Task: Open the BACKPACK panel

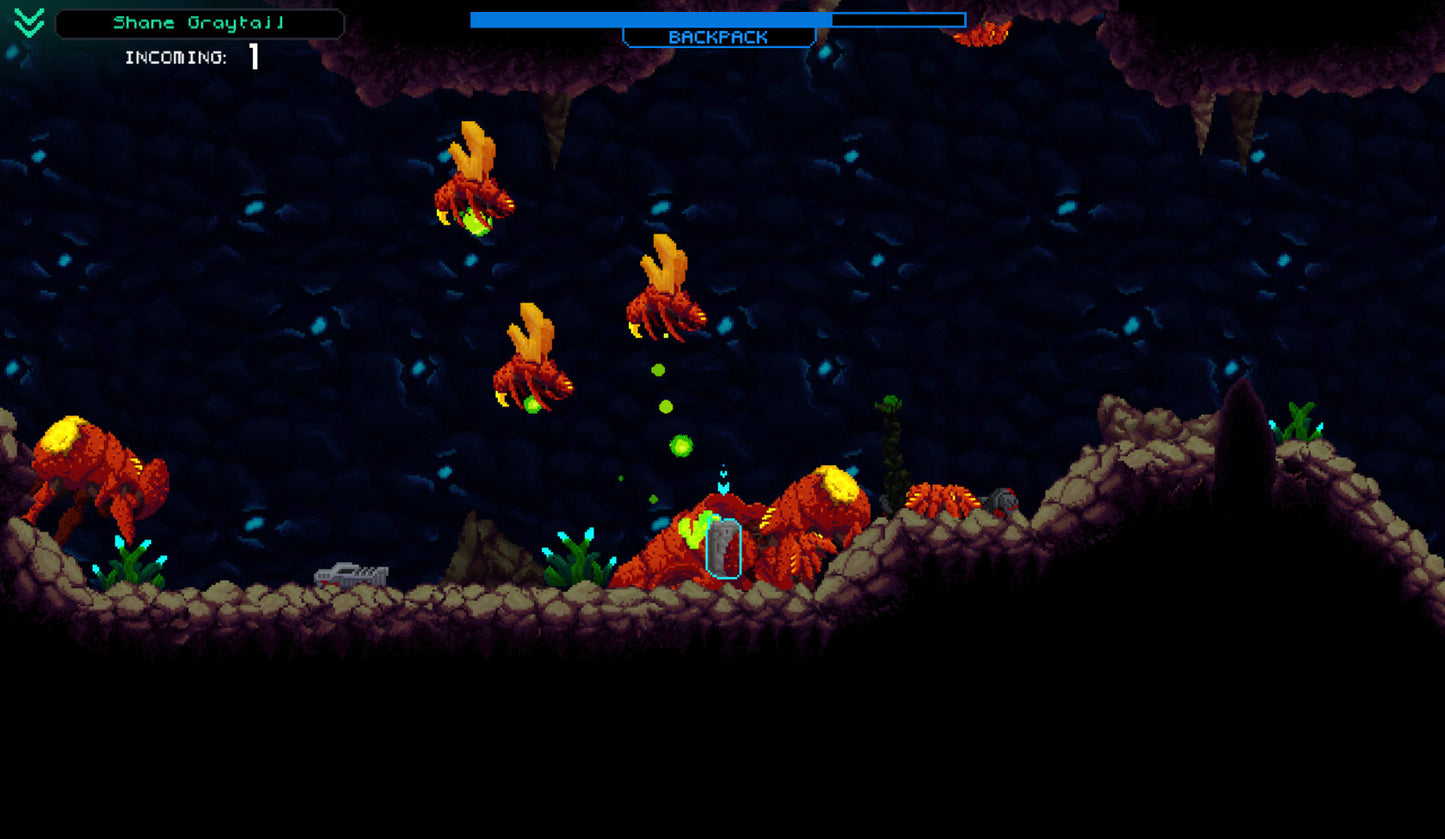Action: (719, 37)
